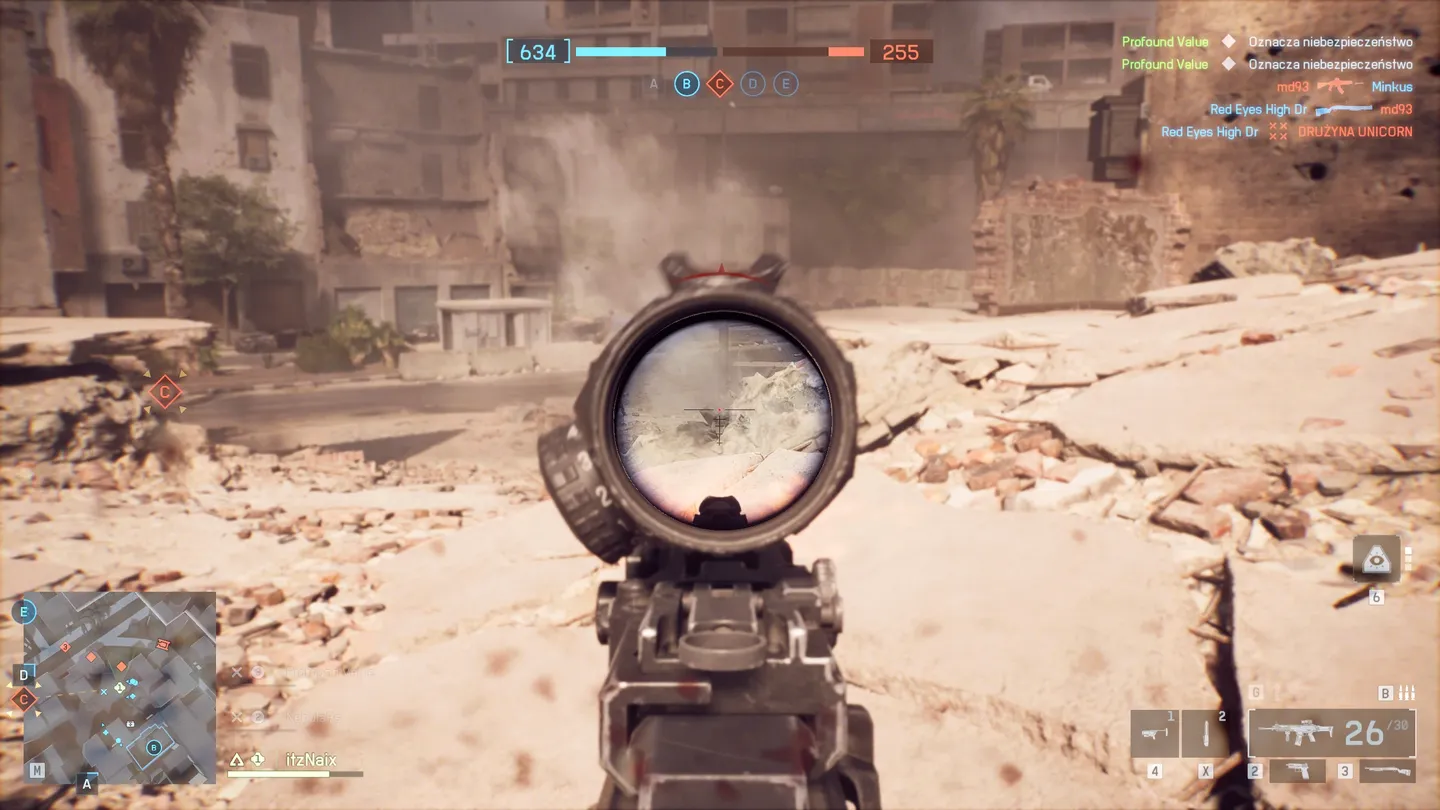The image size is (1440, 810).
Task: Select objective D marker beside minimap
Action: [x=25, y=674]
